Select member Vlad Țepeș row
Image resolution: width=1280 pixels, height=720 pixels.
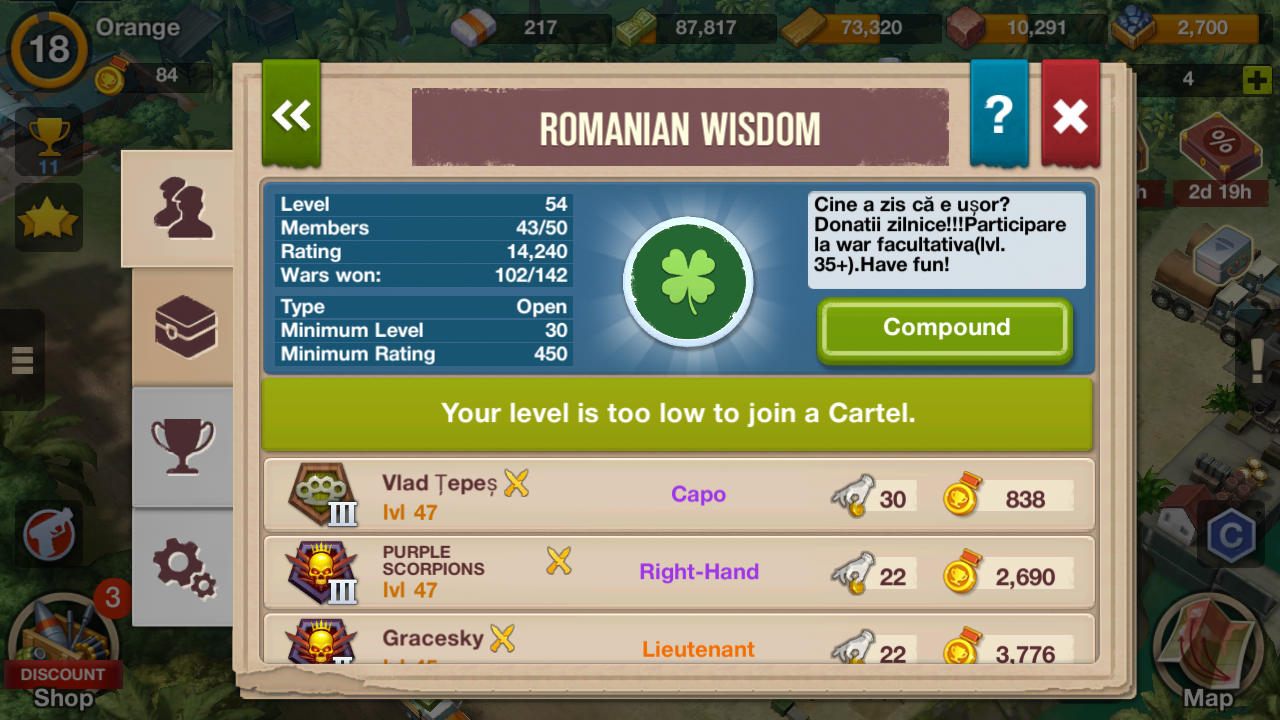point(678,495)
